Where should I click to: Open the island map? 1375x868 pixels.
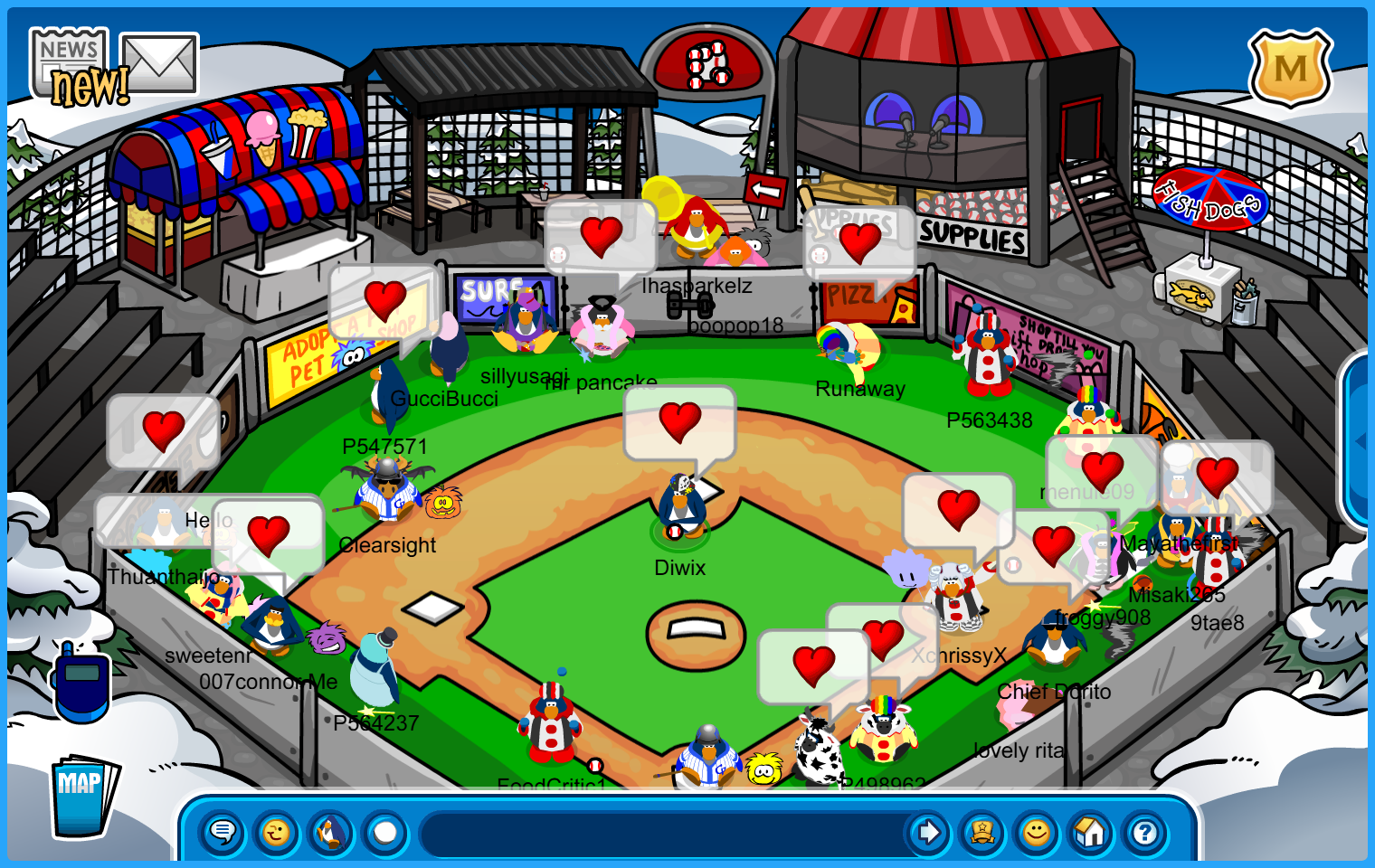[83, 796]
